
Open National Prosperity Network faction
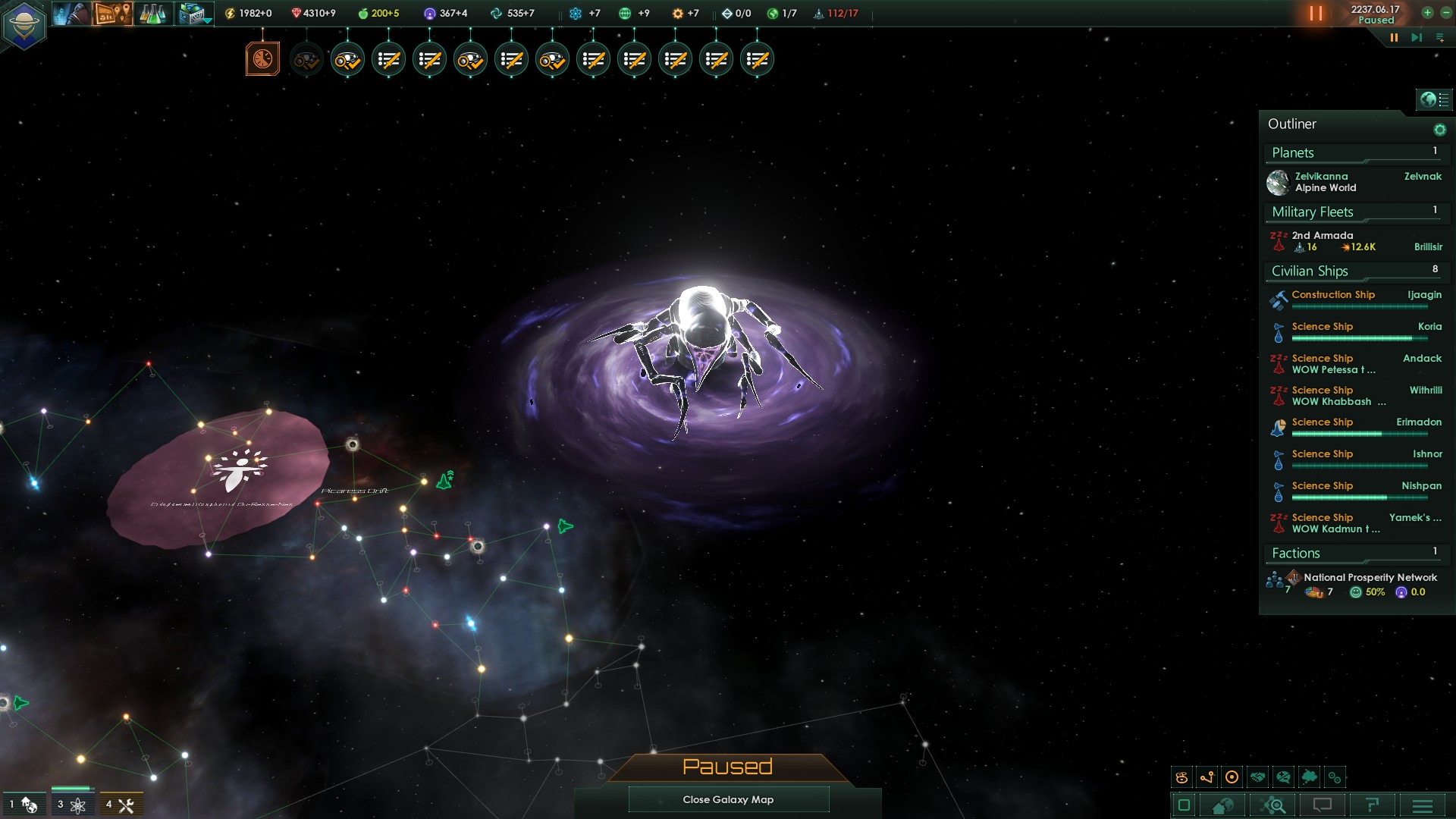click(x=1370, y=578)
